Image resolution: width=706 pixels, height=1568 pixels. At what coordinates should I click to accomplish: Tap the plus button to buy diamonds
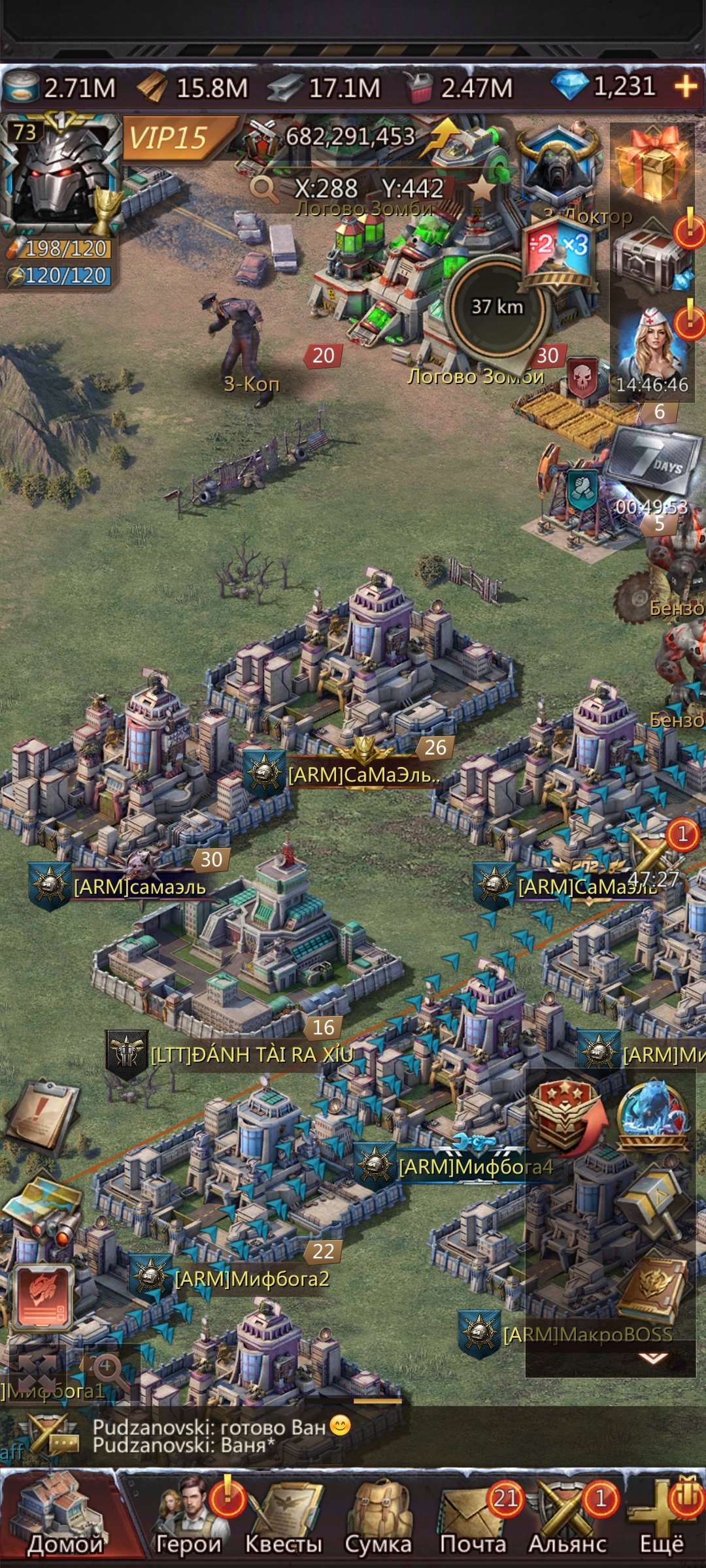click(x=685, y=87)
